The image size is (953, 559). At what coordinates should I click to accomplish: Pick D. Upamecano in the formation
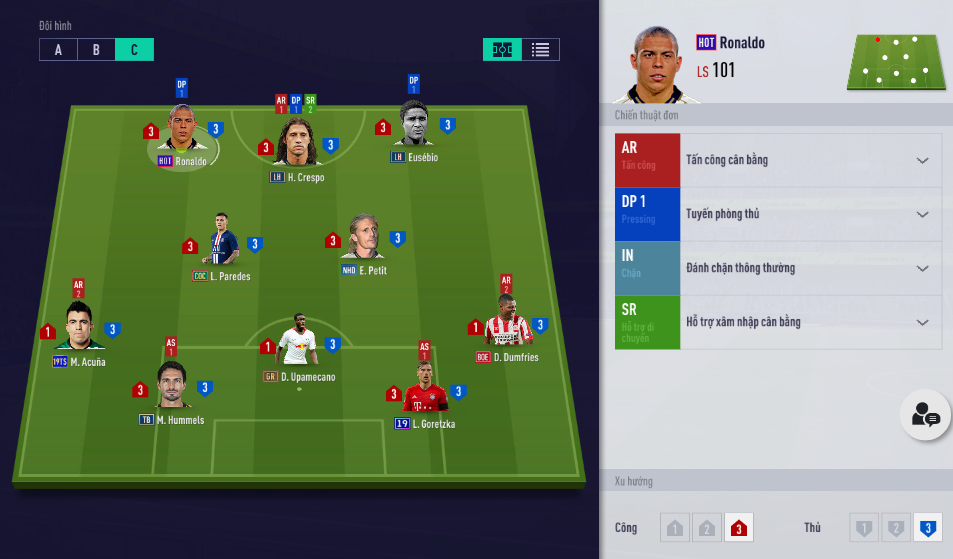point(299,340)
